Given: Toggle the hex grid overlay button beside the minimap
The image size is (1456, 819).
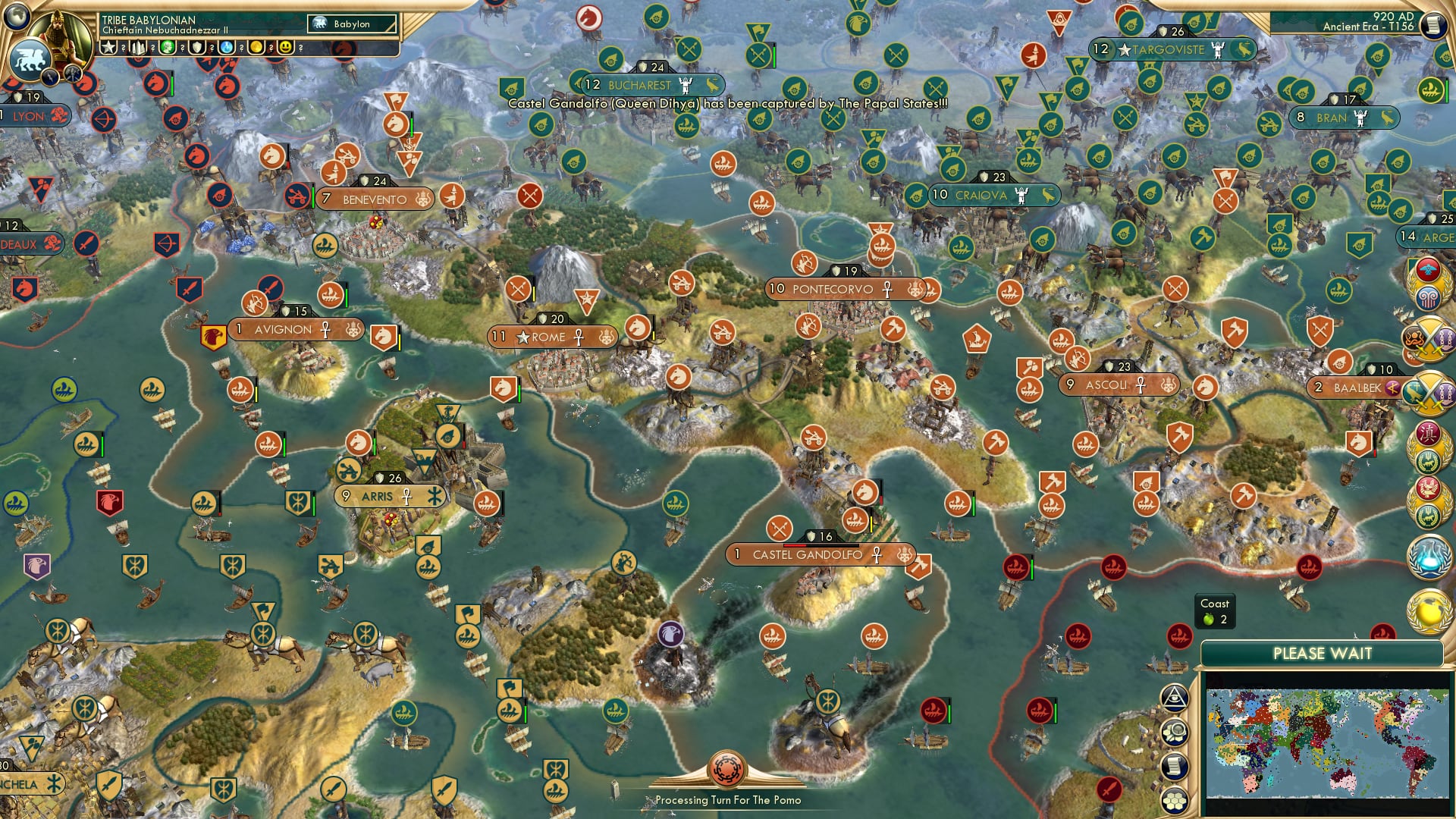Looking at the screenshot, I should point(1175,801).
